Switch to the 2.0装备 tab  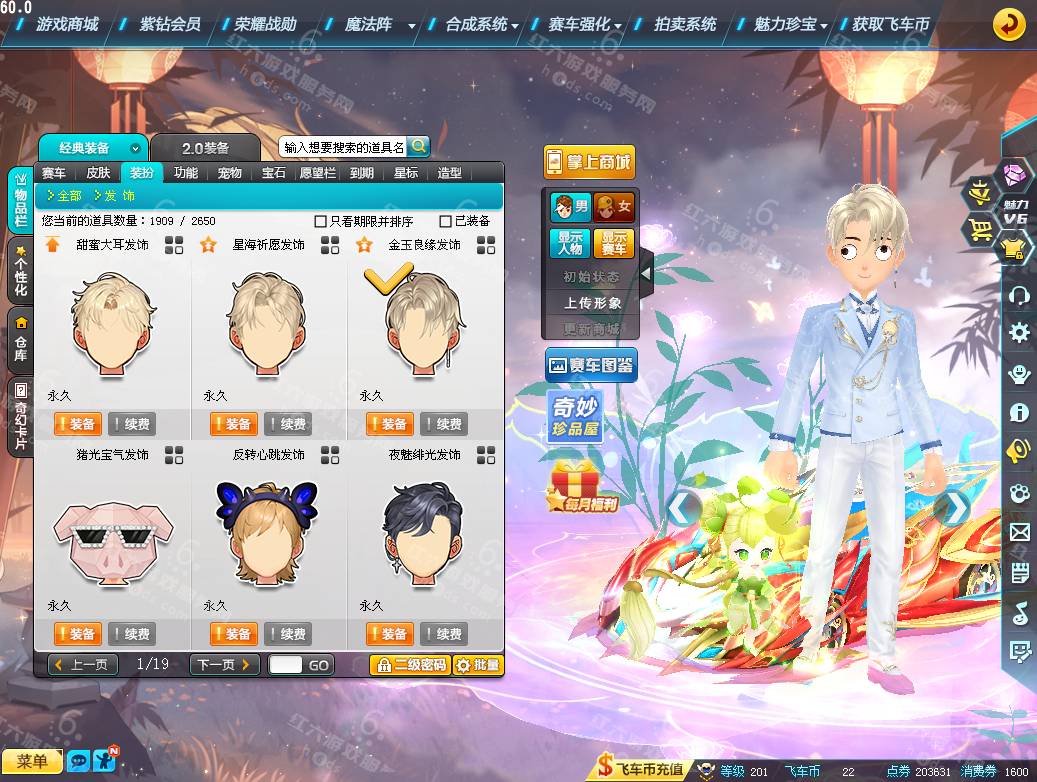click(205, 148)
